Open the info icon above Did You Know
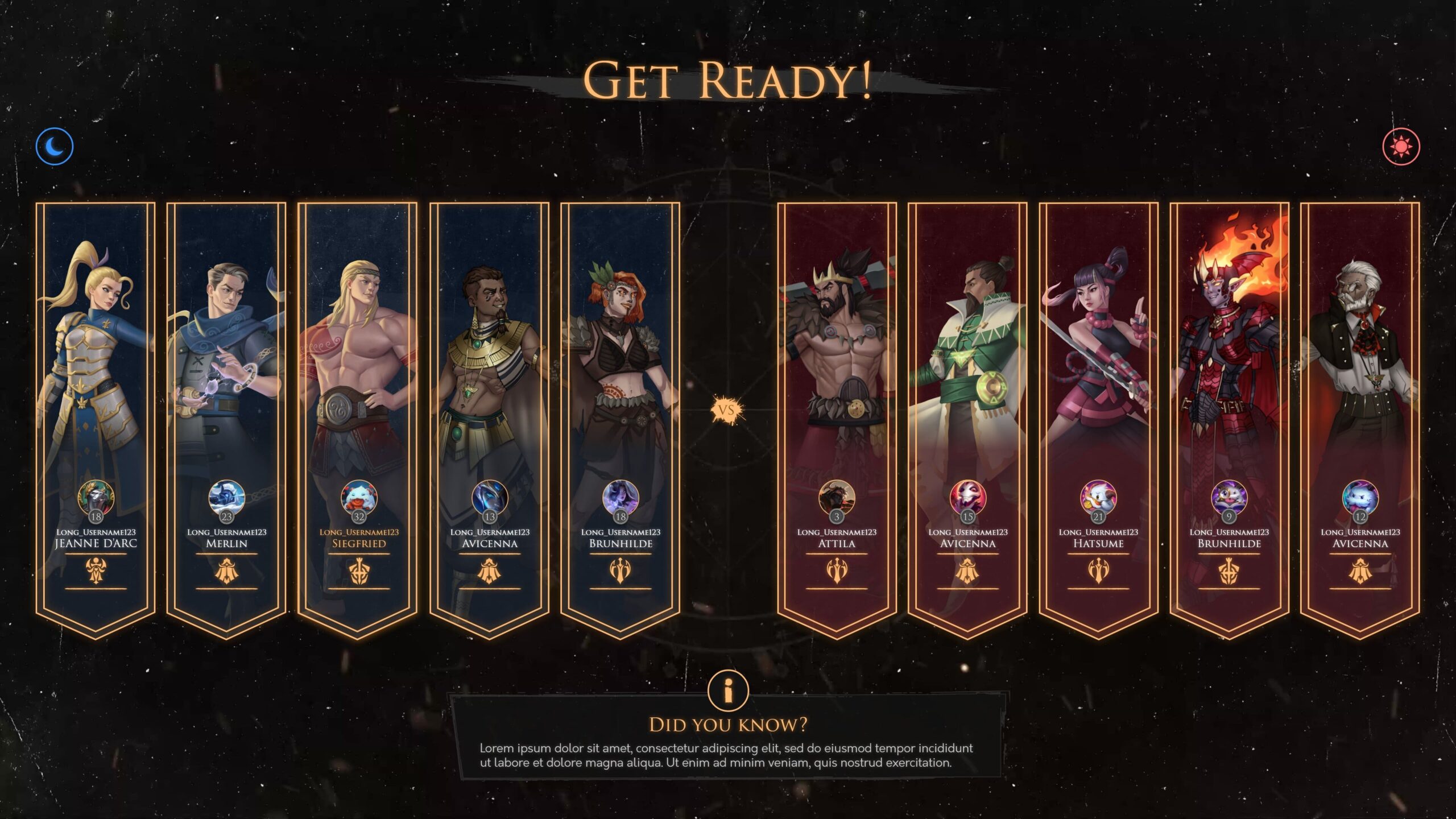The image size is (1456, 819). pyautogui.click(x=728, y=690)
